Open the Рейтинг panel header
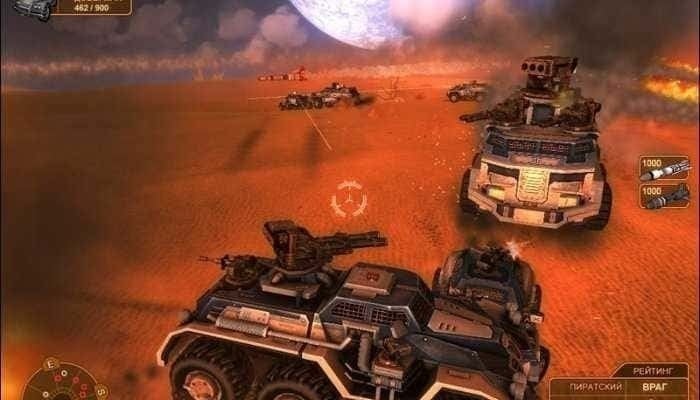This screenshot has width=700, height=400. coord(651,370)
